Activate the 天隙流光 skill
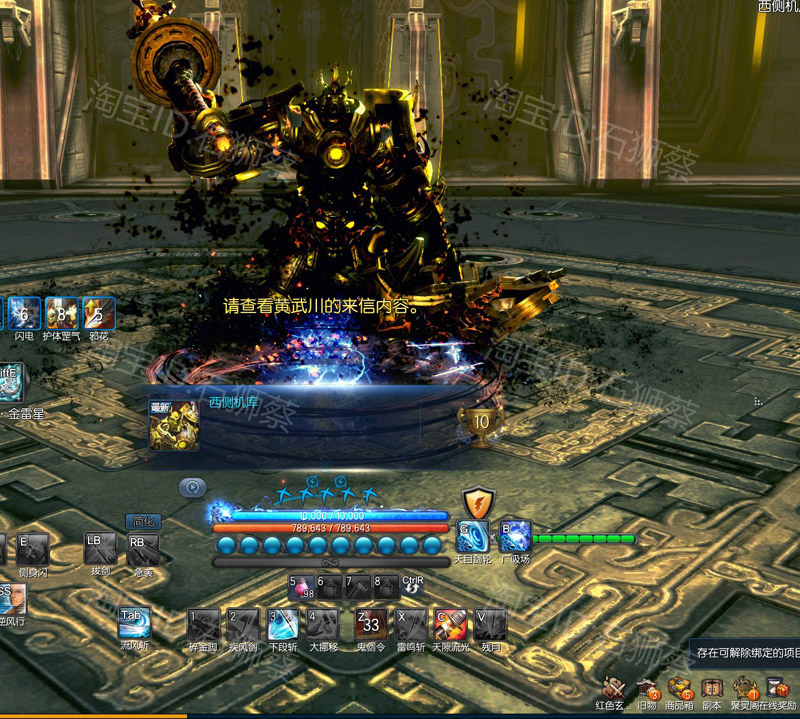This screenshot has height=719, width=800. (x=450, y=624)
